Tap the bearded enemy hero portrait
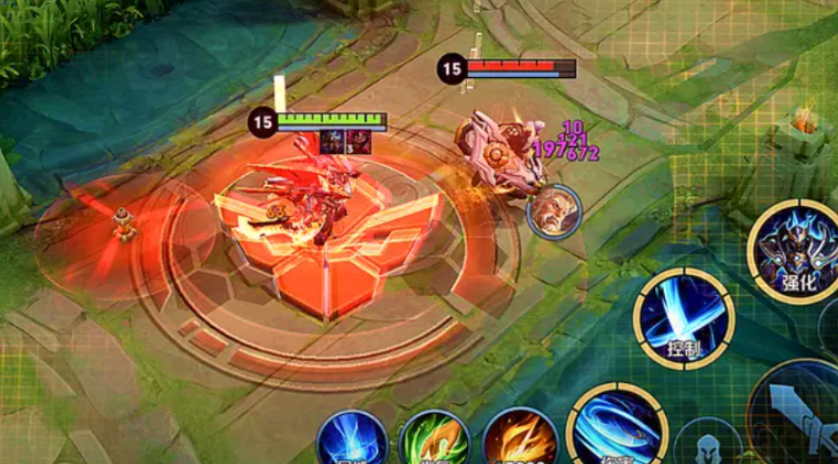Image resolution: width=838 pixels, height=464 pixels. click(x=553, y=212)
